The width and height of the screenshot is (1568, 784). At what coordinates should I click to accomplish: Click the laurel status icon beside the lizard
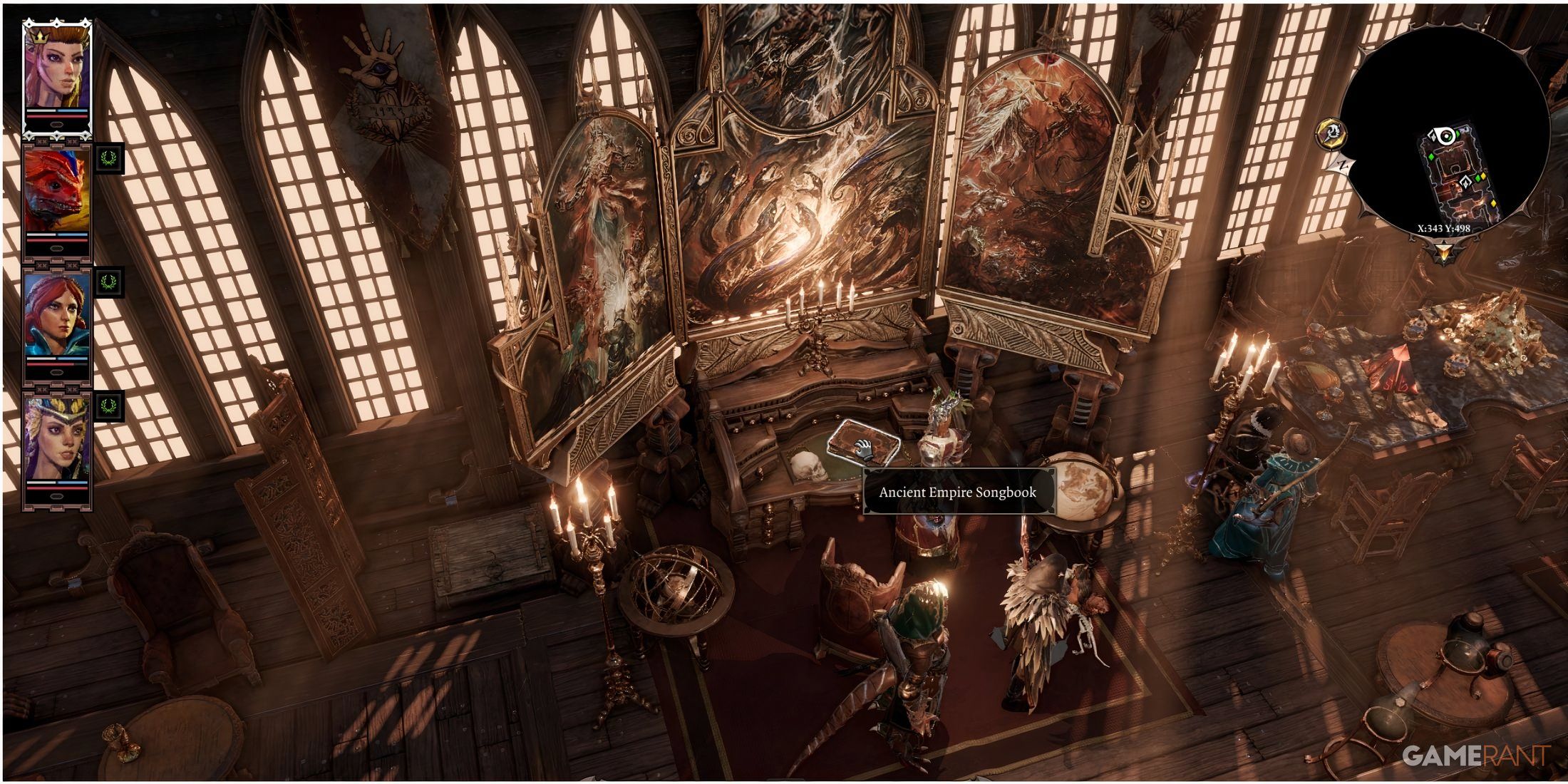(109, 158)
